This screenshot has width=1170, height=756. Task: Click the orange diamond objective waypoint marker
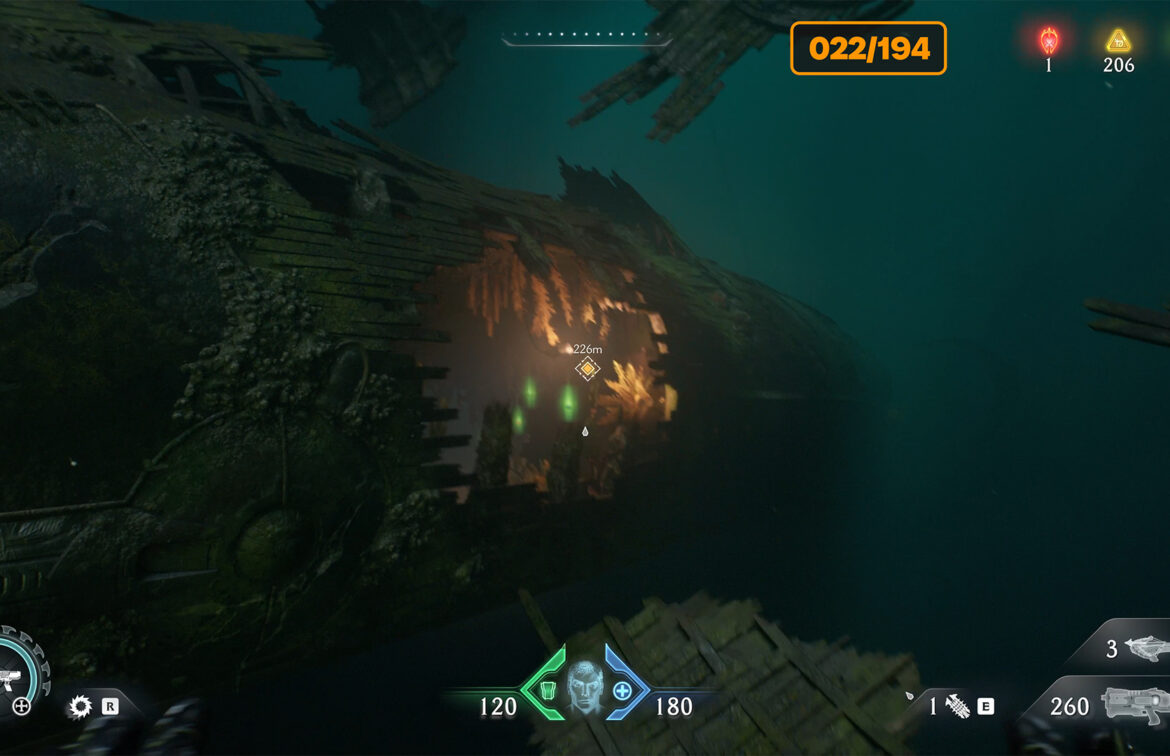pos(588,369)
